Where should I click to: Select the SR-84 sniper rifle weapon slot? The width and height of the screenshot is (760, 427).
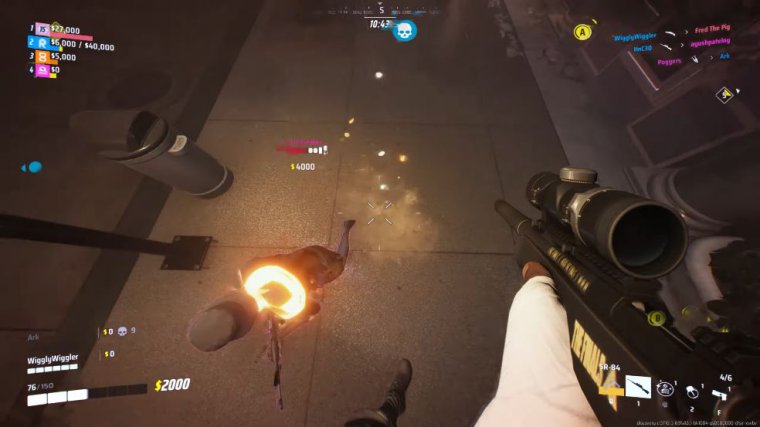click(637, 386)
